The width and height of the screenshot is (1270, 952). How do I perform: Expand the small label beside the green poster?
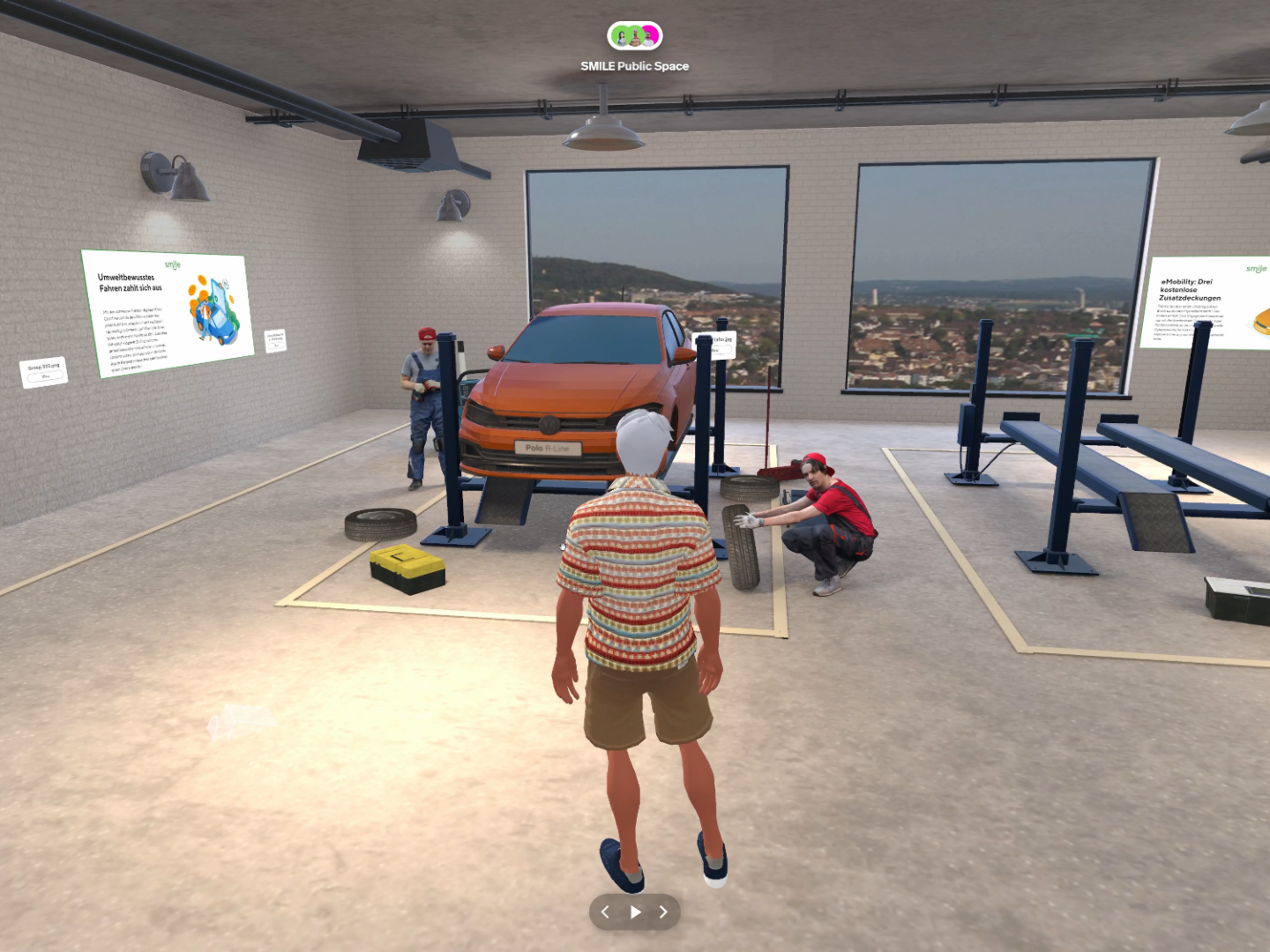click(x=274, y=339)
